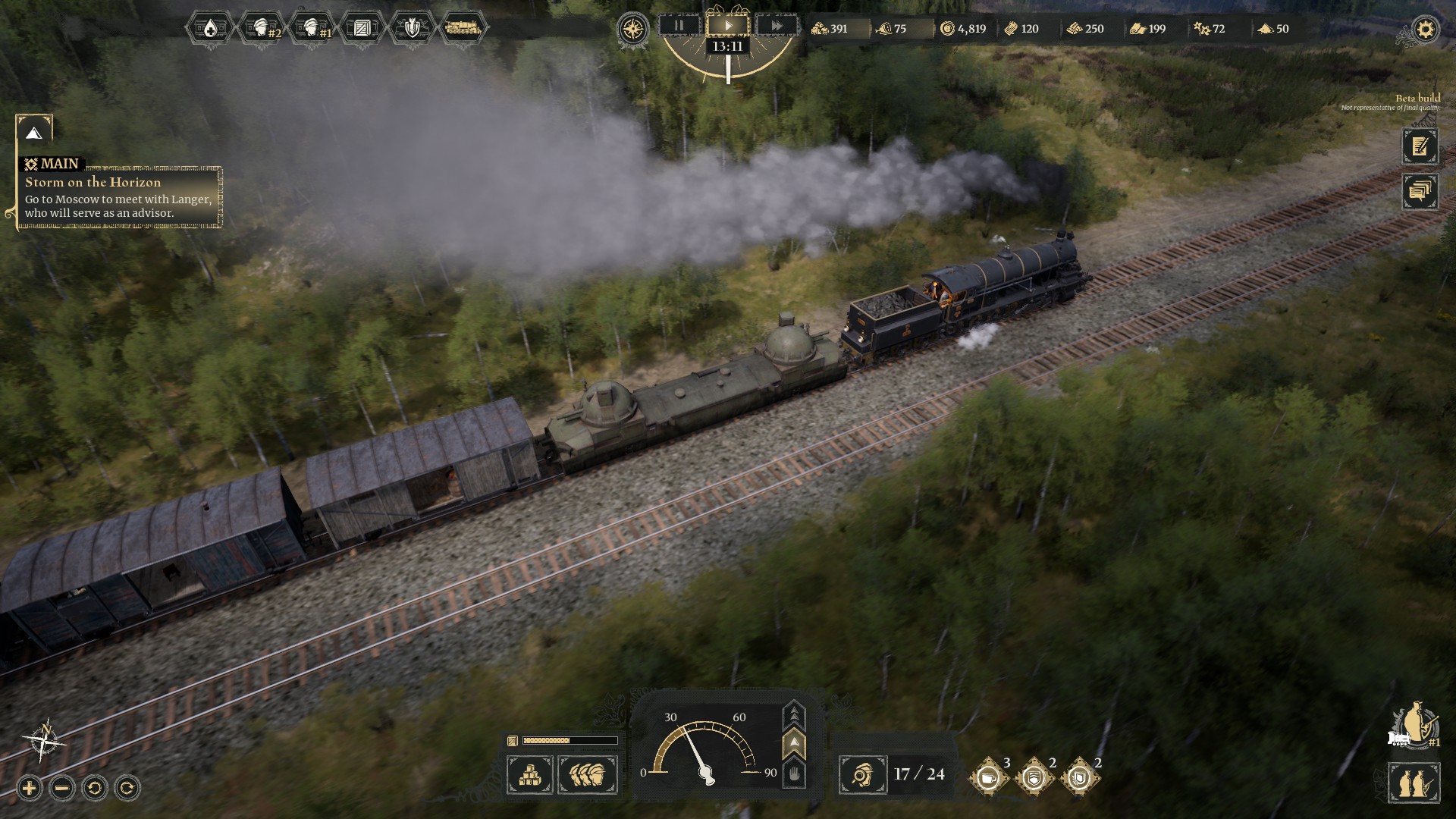The width and height of the screenshot is (1456, 819).
Task: Select the armored artillery wagon icon
Action: (412, 29)
